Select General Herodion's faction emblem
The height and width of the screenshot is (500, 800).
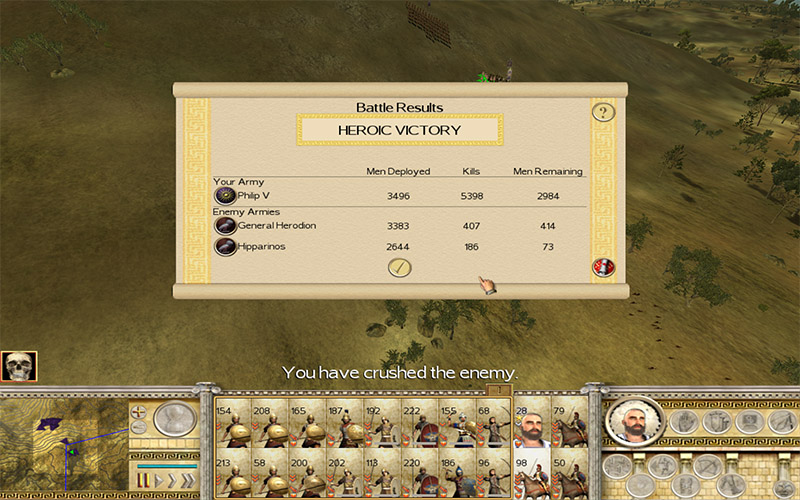226,226
